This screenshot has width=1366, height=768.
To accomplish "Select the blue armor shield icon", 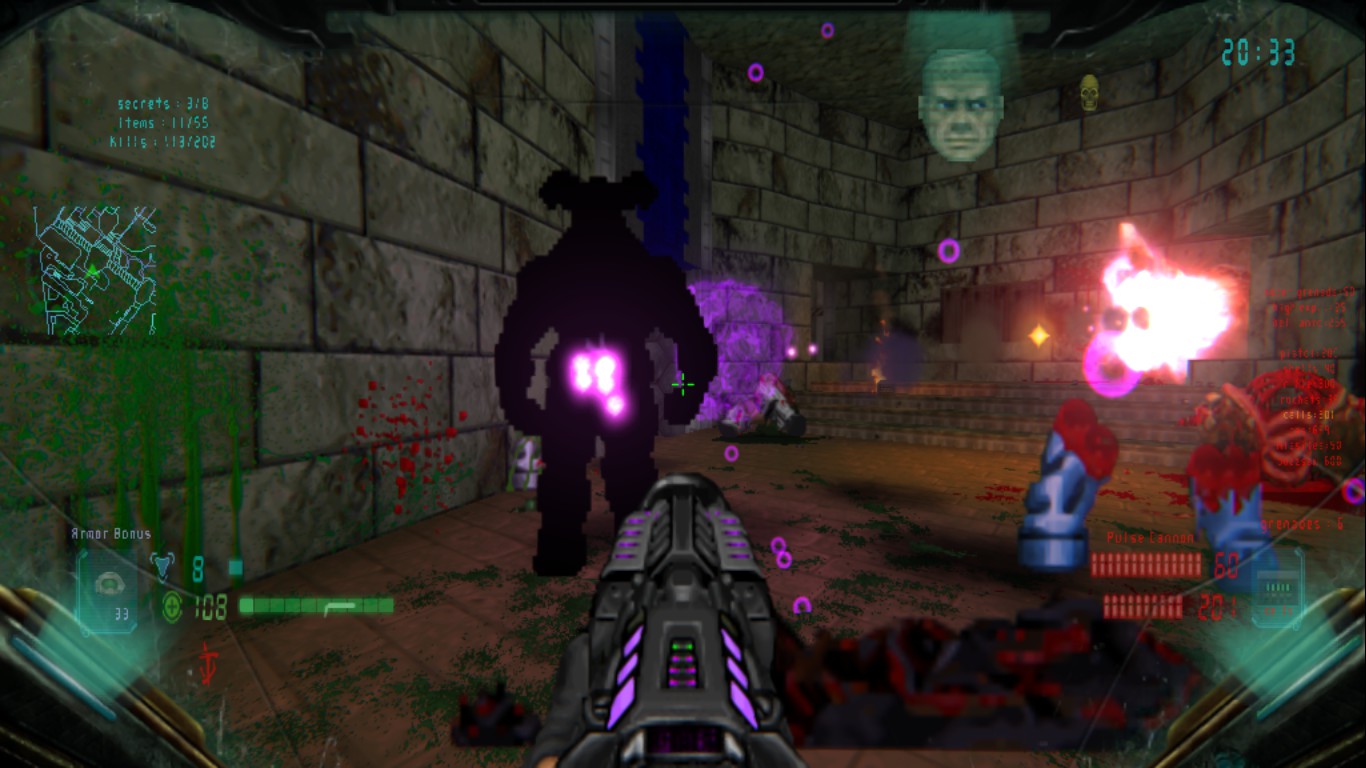I will pyautogui.click(x=164, y=565).
